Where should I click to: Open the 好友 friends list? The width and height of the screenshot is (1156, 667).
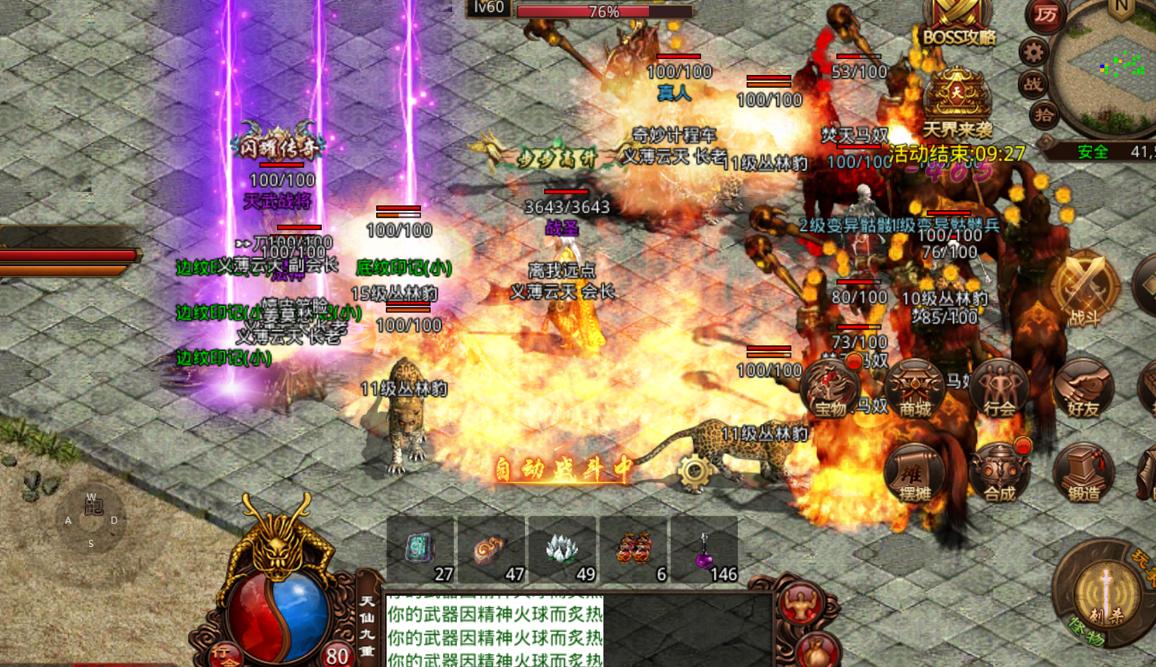[x=1083, y=386]
